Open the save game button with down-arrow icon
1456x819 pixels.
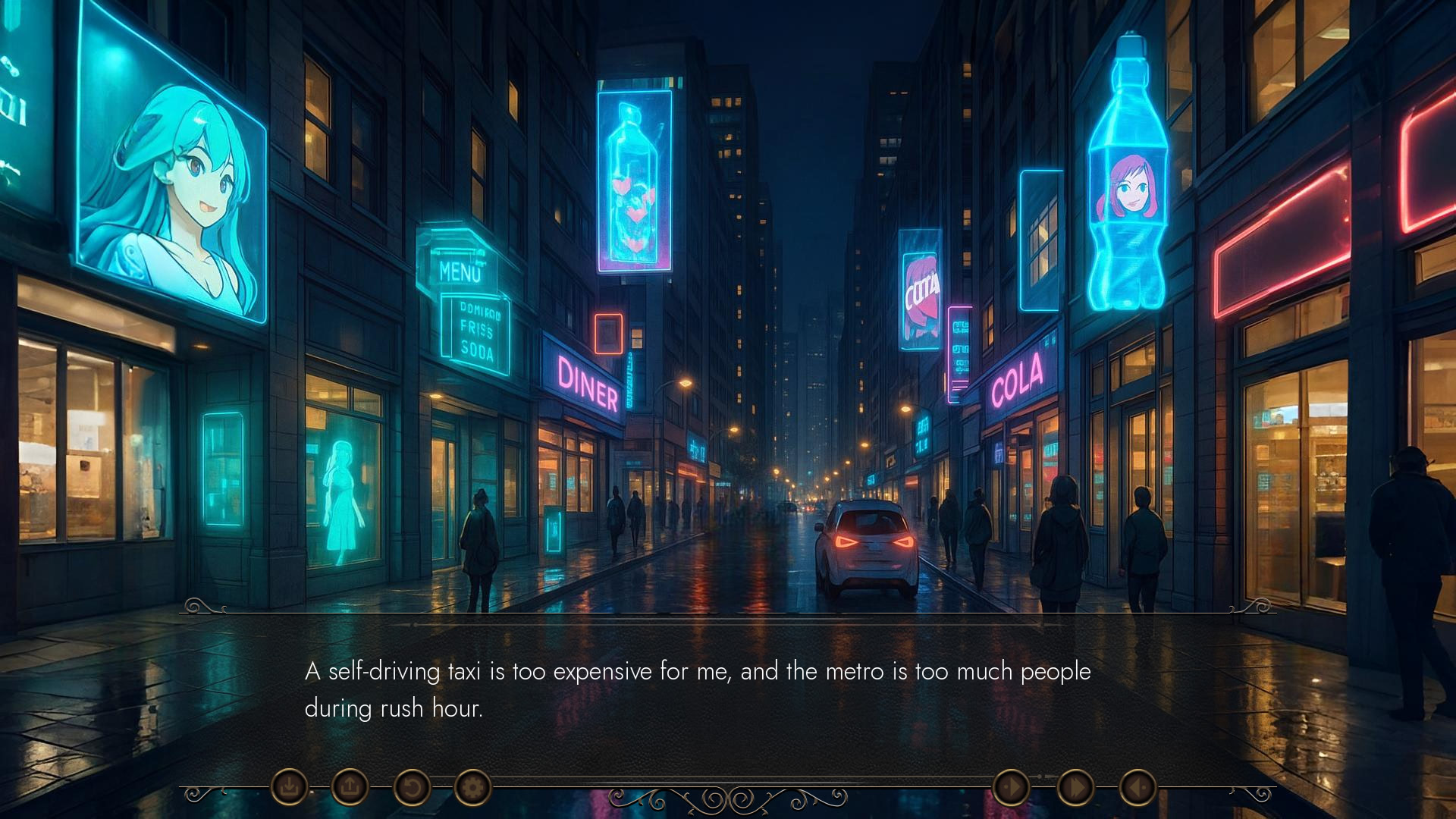click(x=289, y=787)
